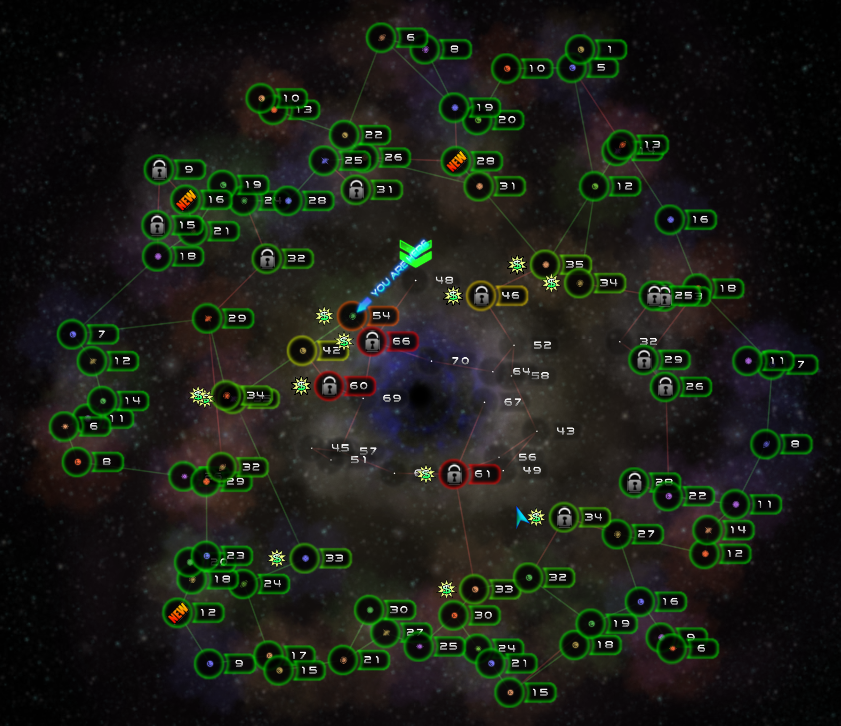
Task: Select the current system node 54
Action: (352, 316)
